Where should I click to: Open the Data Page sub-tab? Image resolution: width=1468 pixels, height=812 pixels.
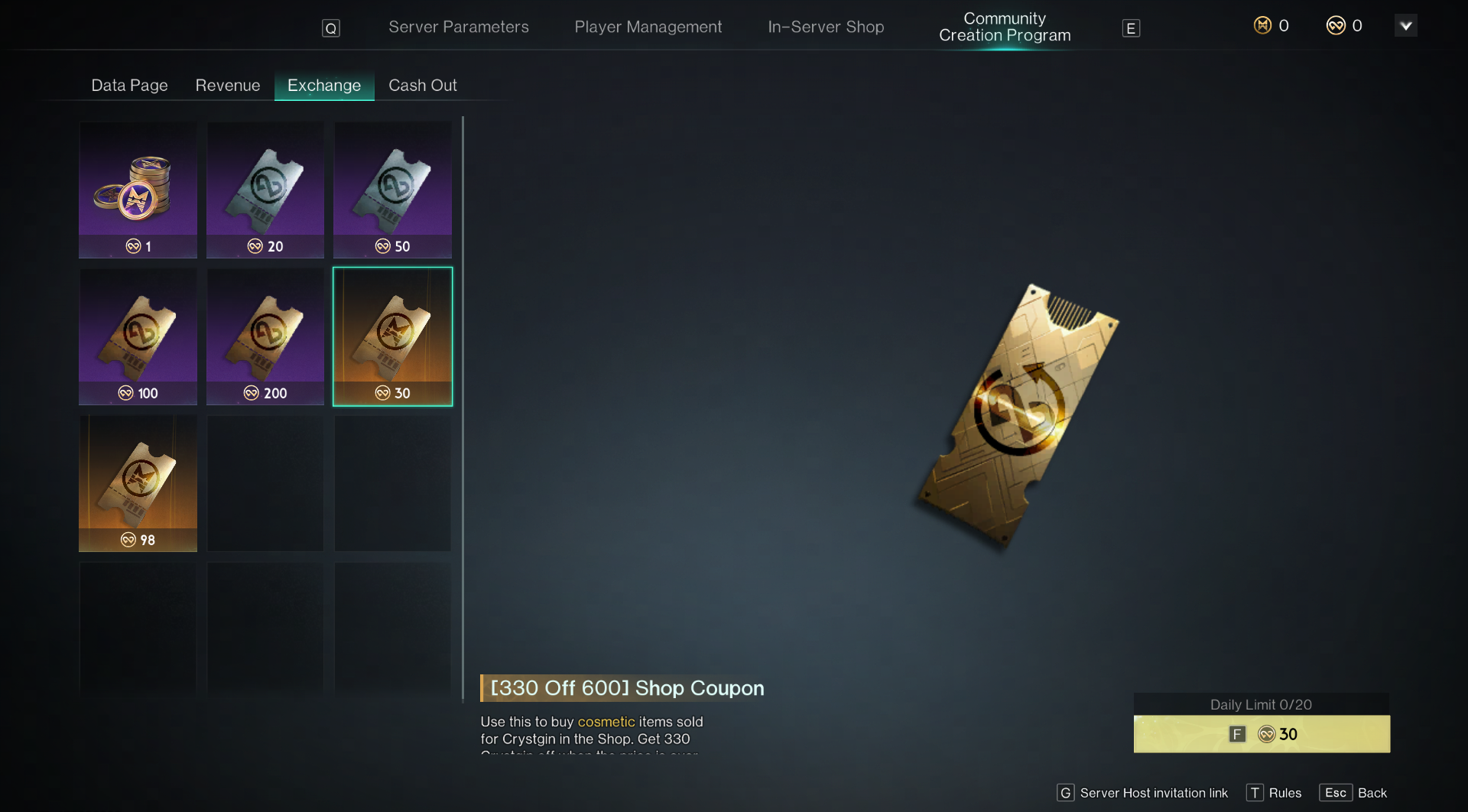tap(129, 86)
